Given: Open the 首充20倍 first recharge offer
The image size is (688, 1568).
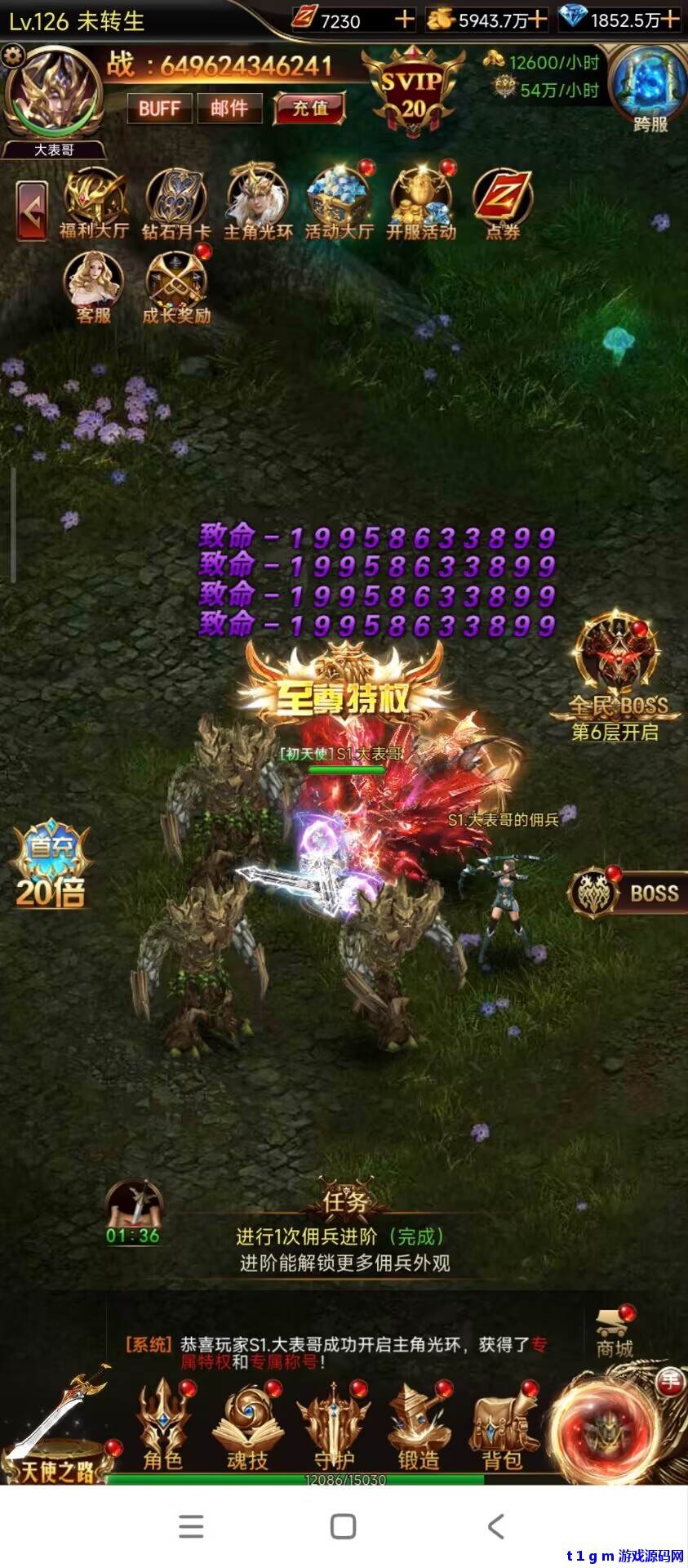Looking at the screenshot, I should pos(51,866).
